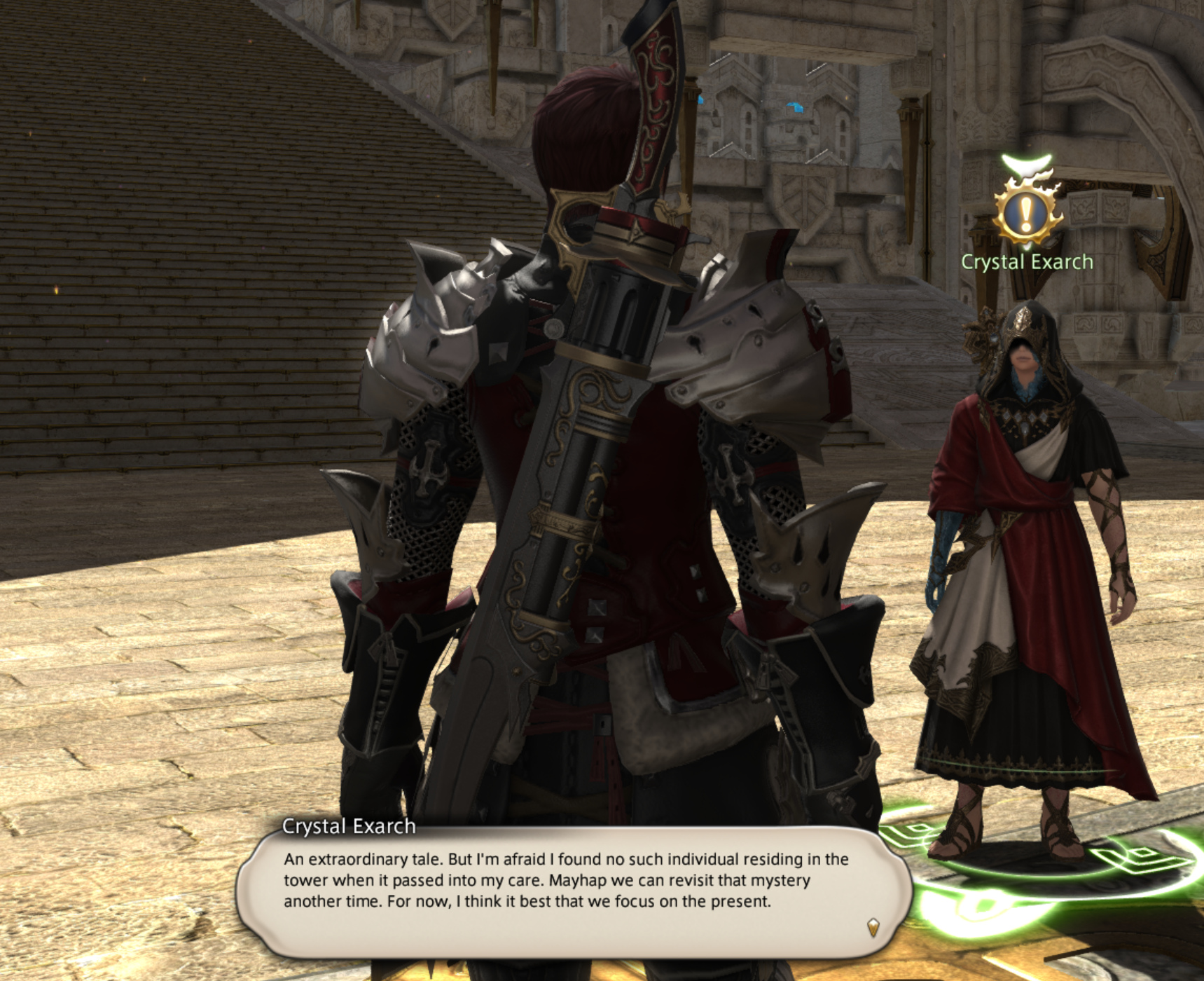Click the main quest exclamation marker icon
The width and height of the screenshot is (1204, 981).
pyautogui.click(x=1026, y=211)
